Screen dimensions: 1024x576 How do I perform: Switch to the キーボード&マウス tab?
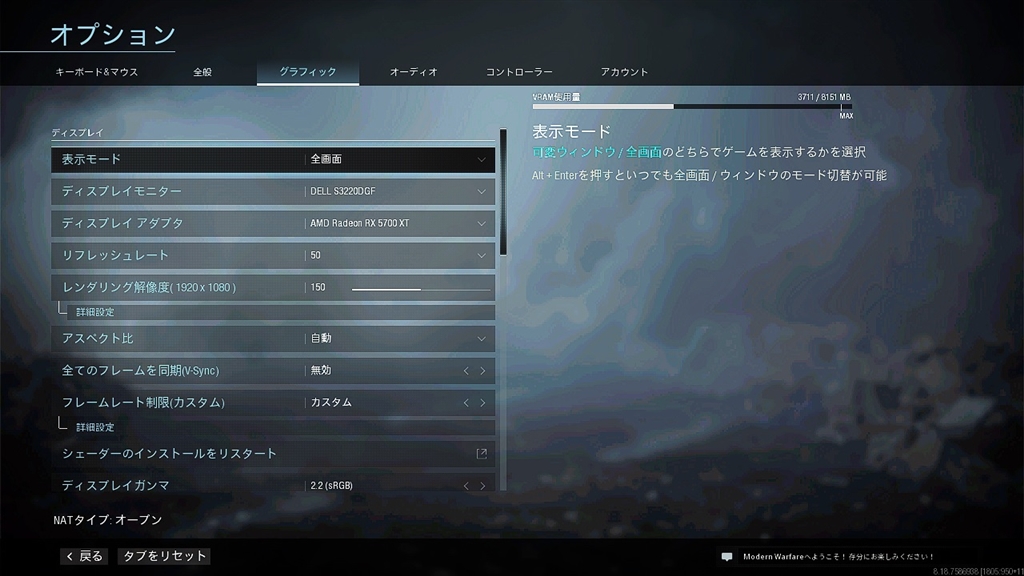coord(97,72)
